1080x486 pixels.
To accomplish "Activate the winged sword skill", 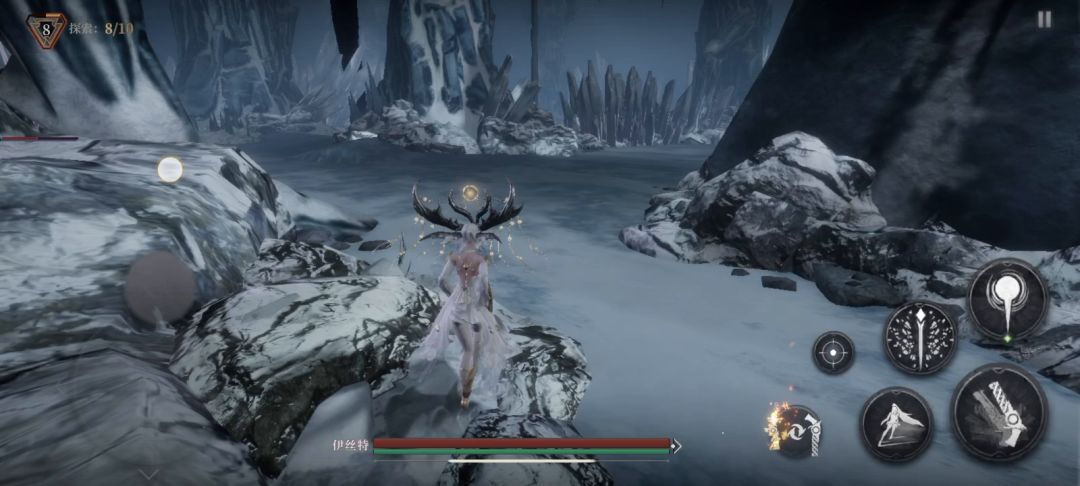I will 920,338.
